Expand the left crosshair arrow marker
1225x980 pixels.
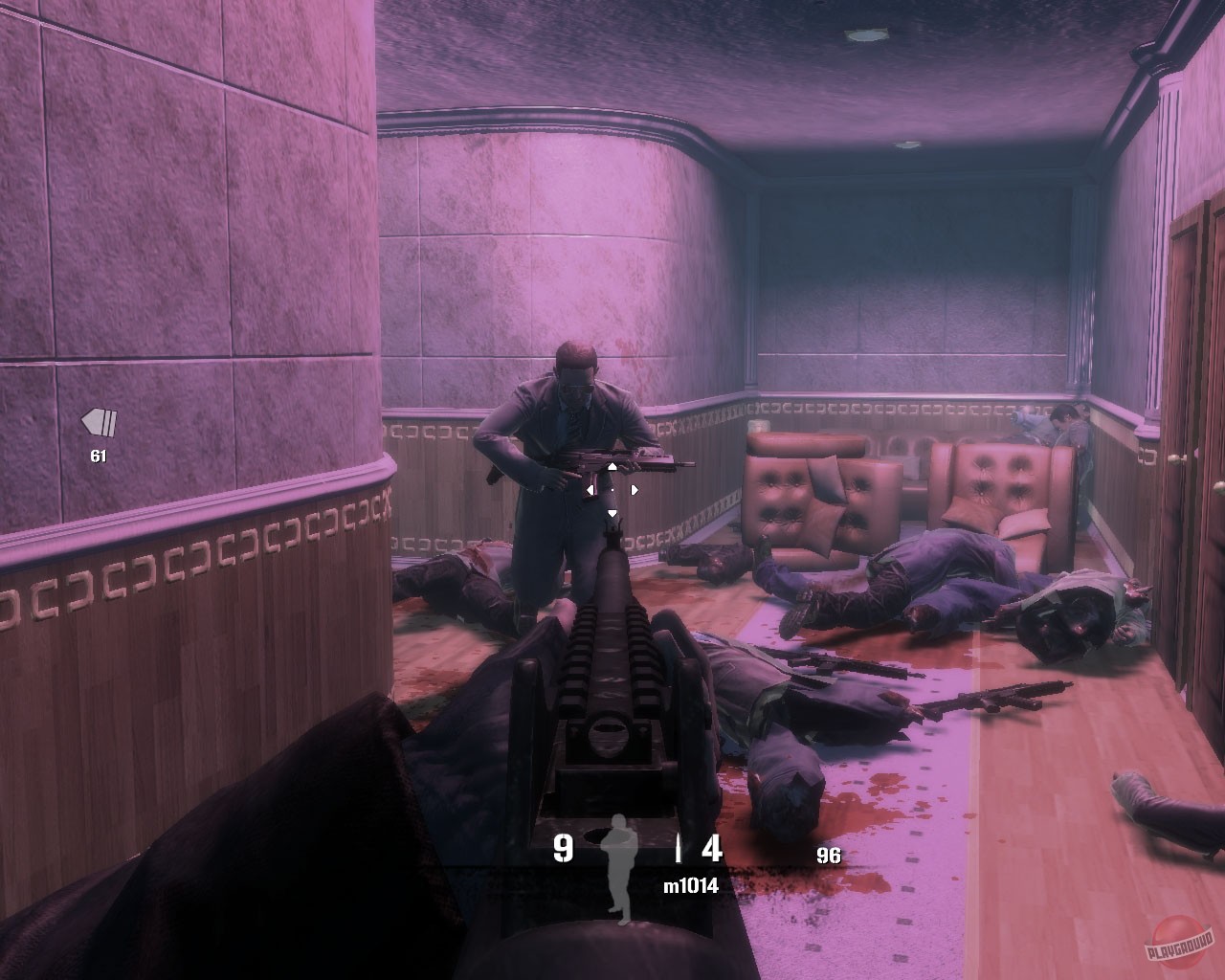coord(590,490)
